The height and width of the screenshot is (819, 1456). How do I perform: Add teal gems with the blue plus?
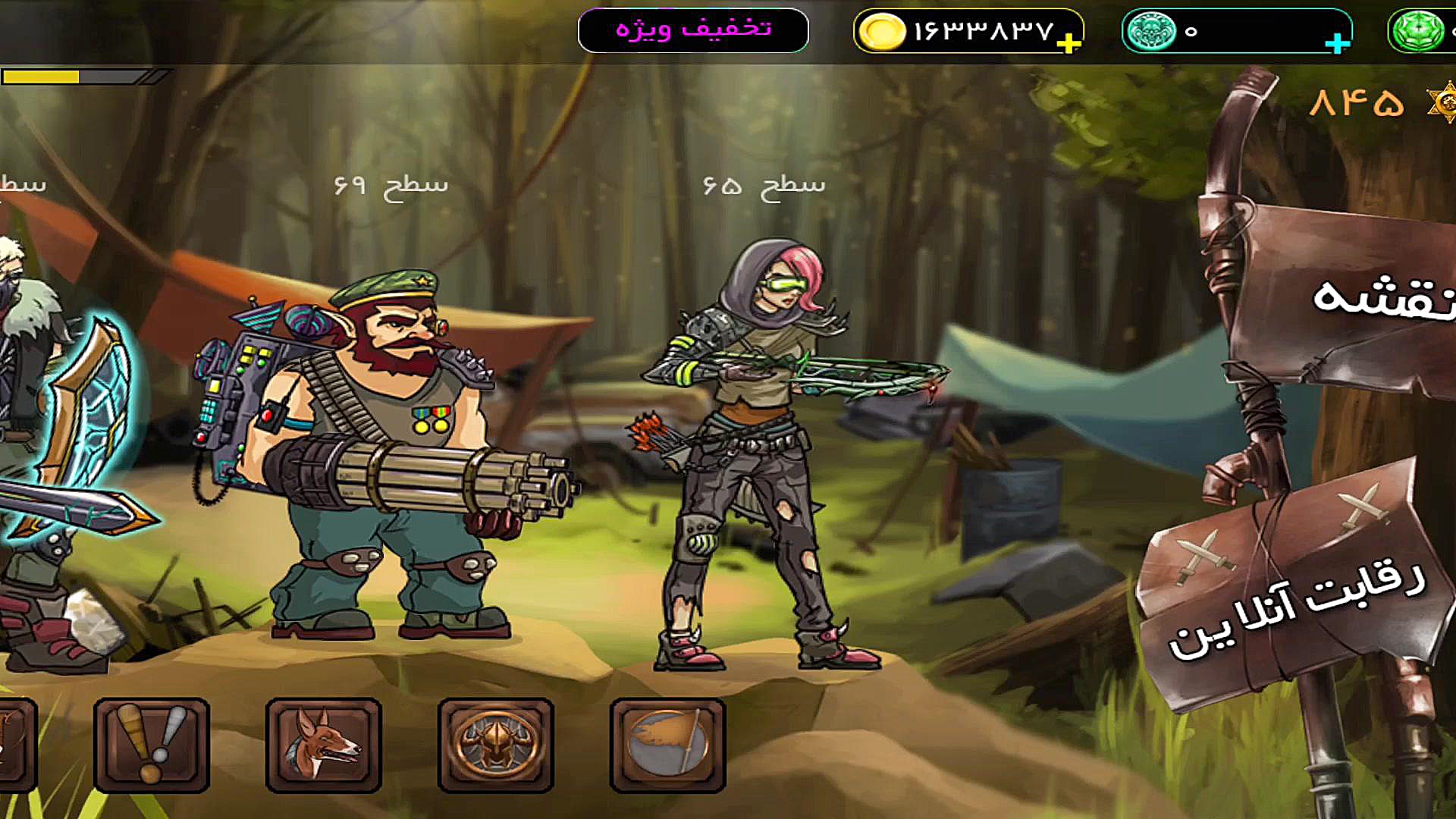point(1337,43)
